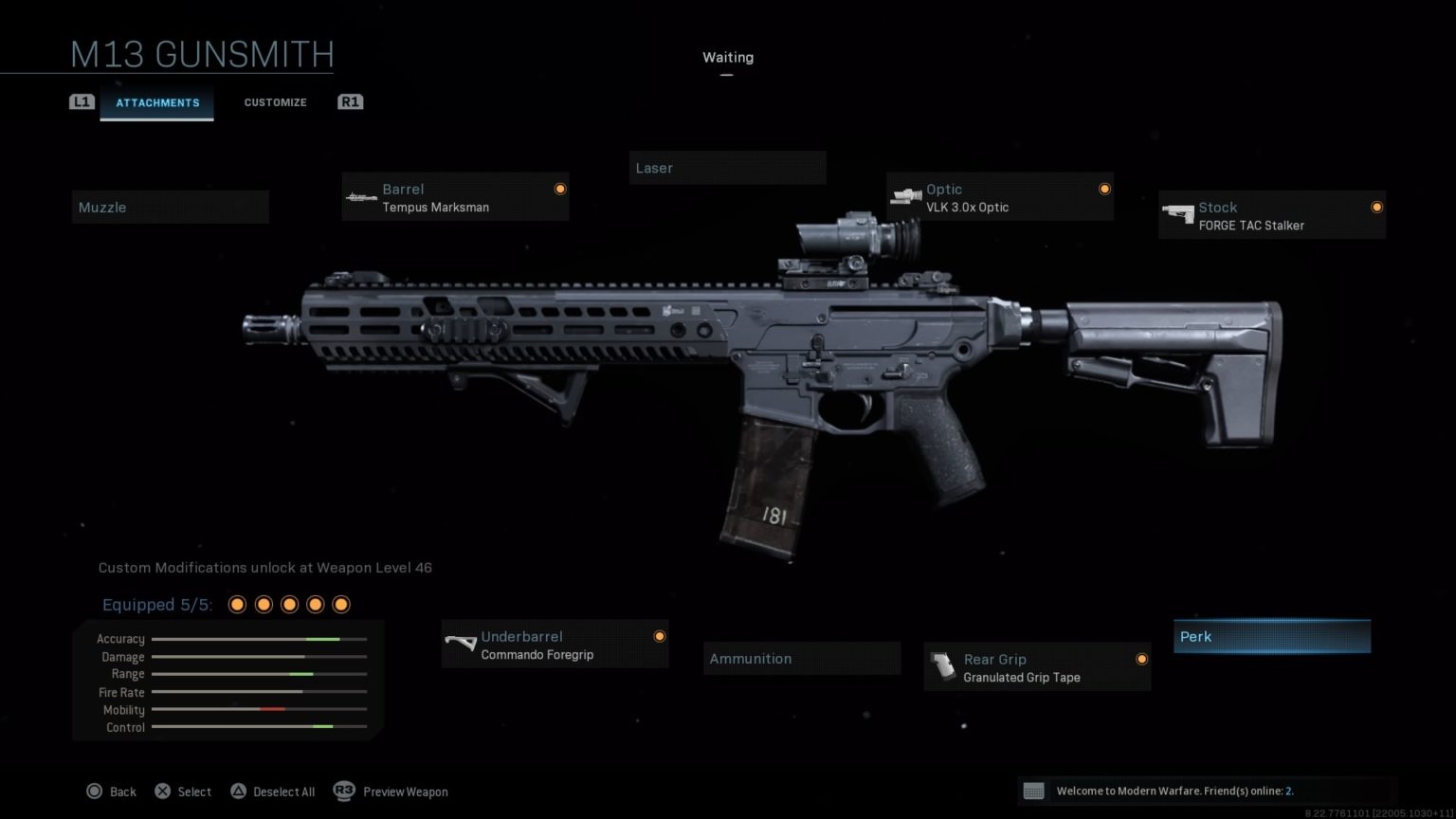Click the keyboard icon in the notification bar
1456x819 pixels.
pos(1034,790)
